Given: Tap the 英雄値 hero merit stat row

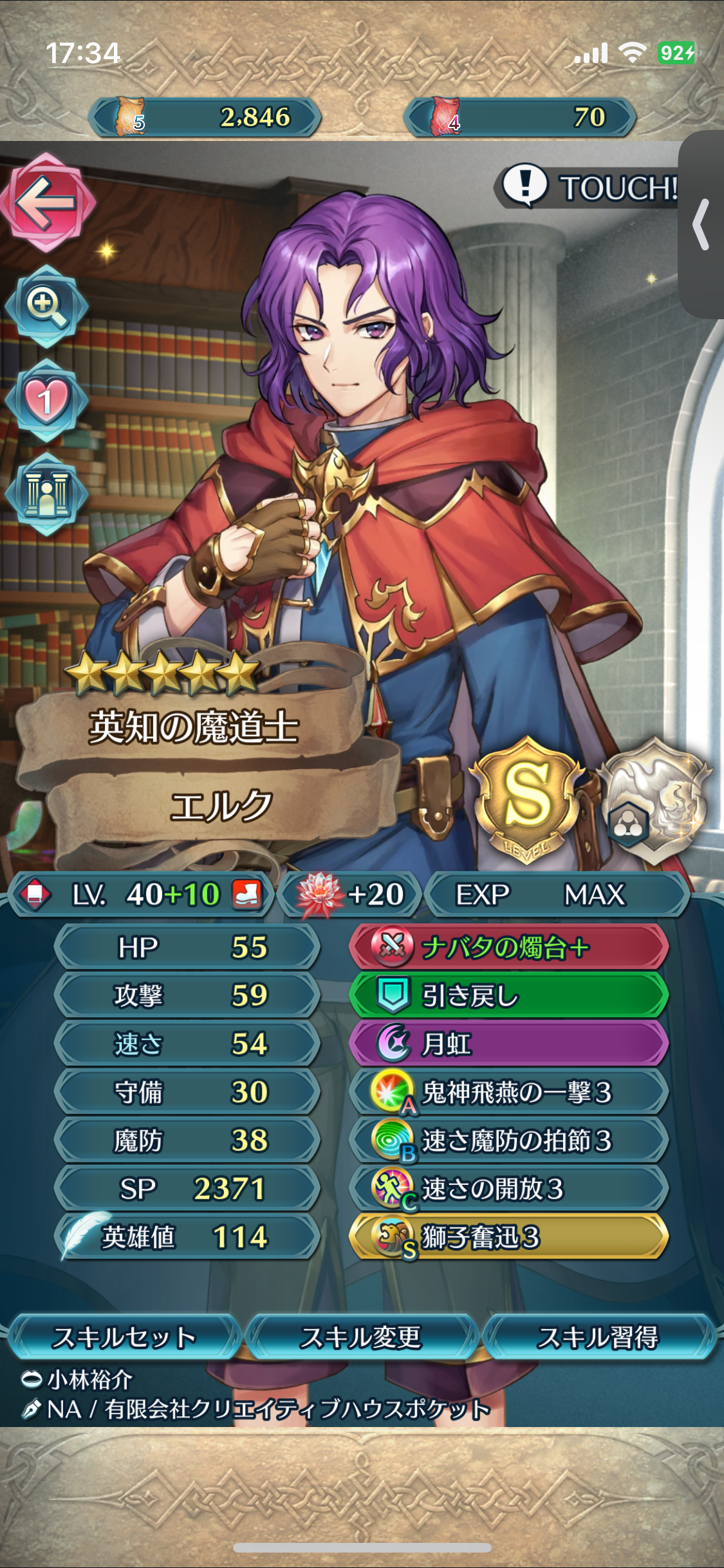Looking at the screenshot, I should point(187,1237).
